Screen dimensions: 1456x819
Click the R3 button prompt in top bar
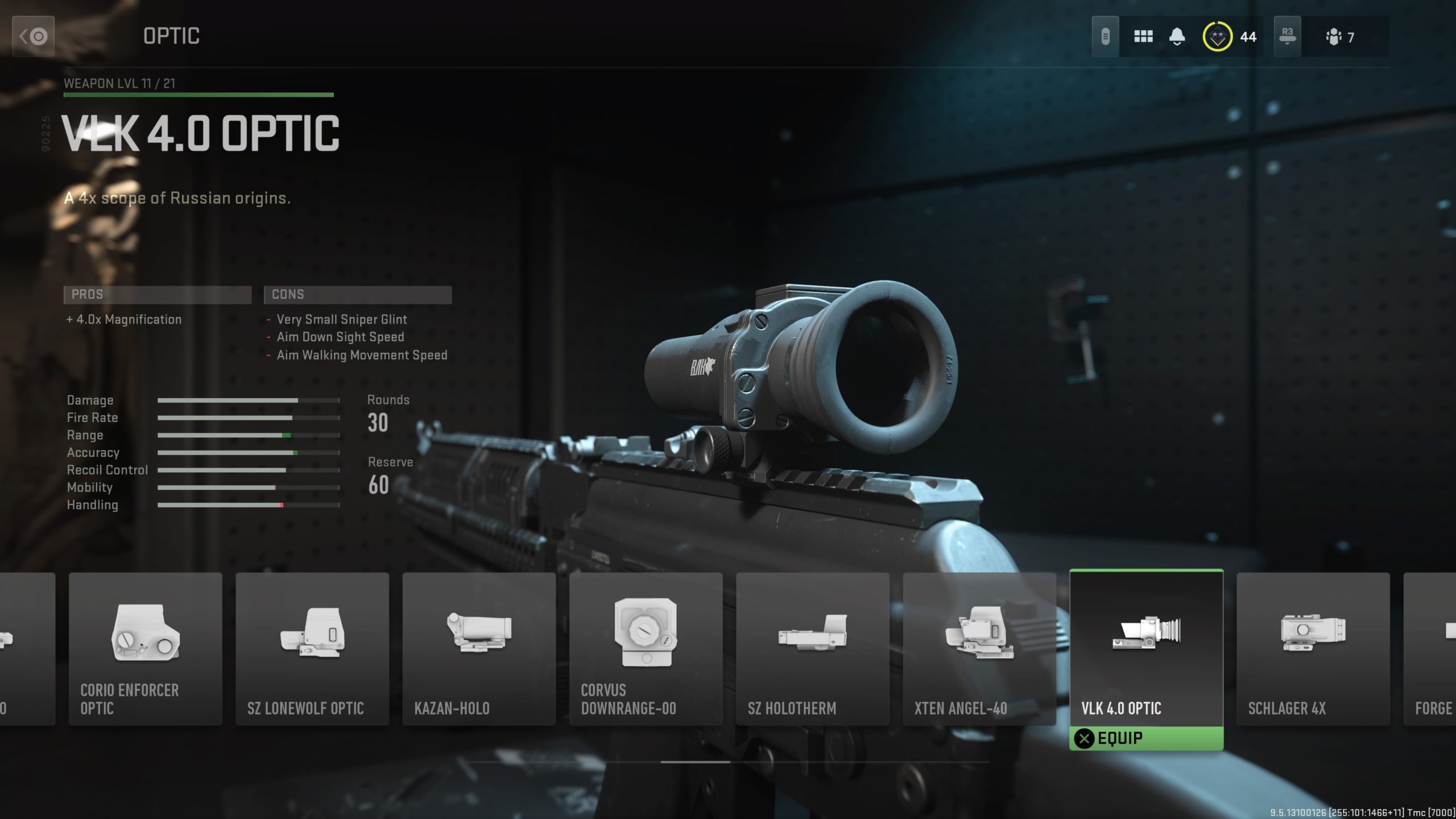pyautogui.click(x=1288, y=33)
